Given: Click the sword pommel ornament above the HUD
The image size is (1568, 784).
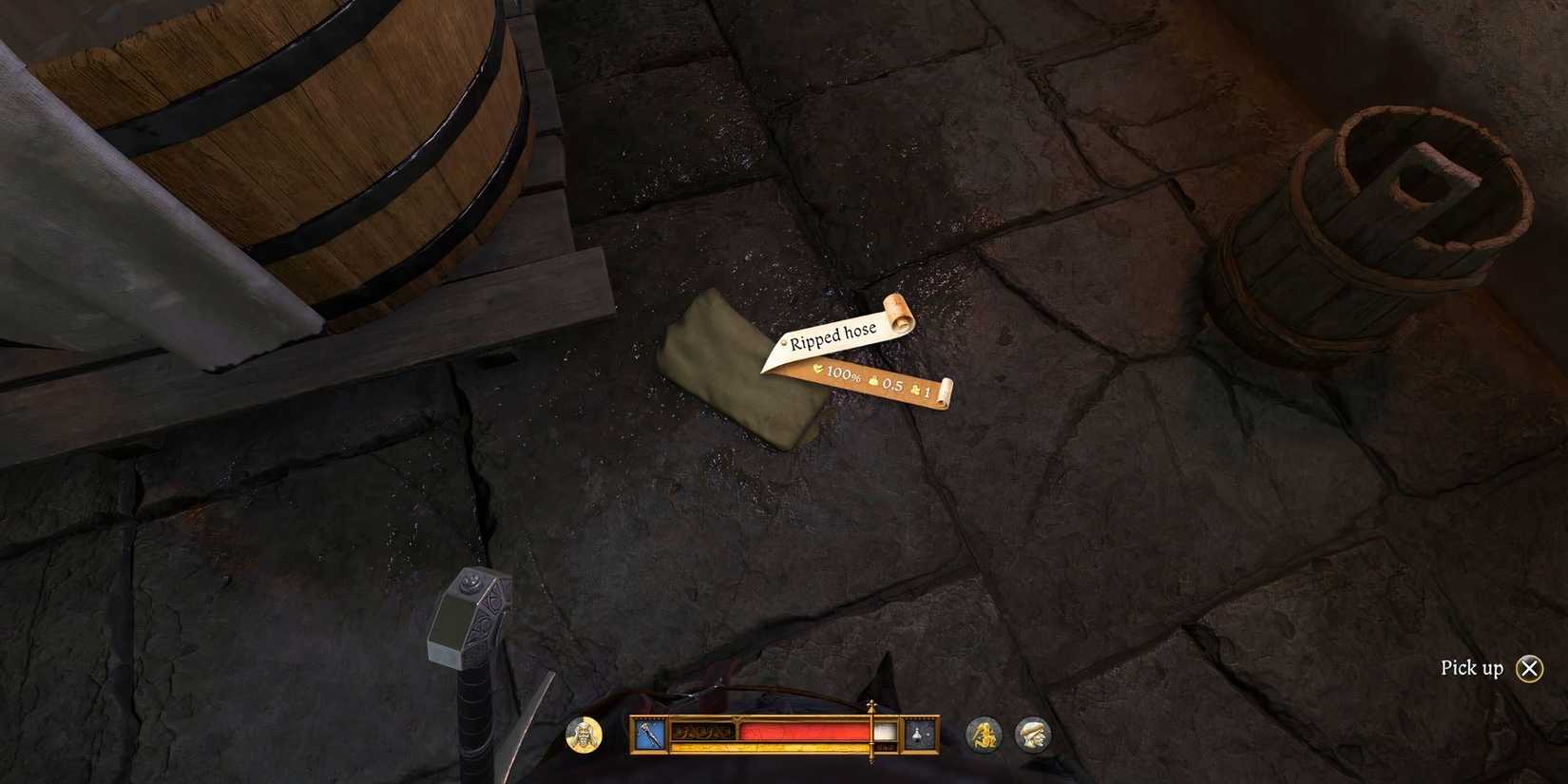Looking at the screenshot, I should 870,707.
